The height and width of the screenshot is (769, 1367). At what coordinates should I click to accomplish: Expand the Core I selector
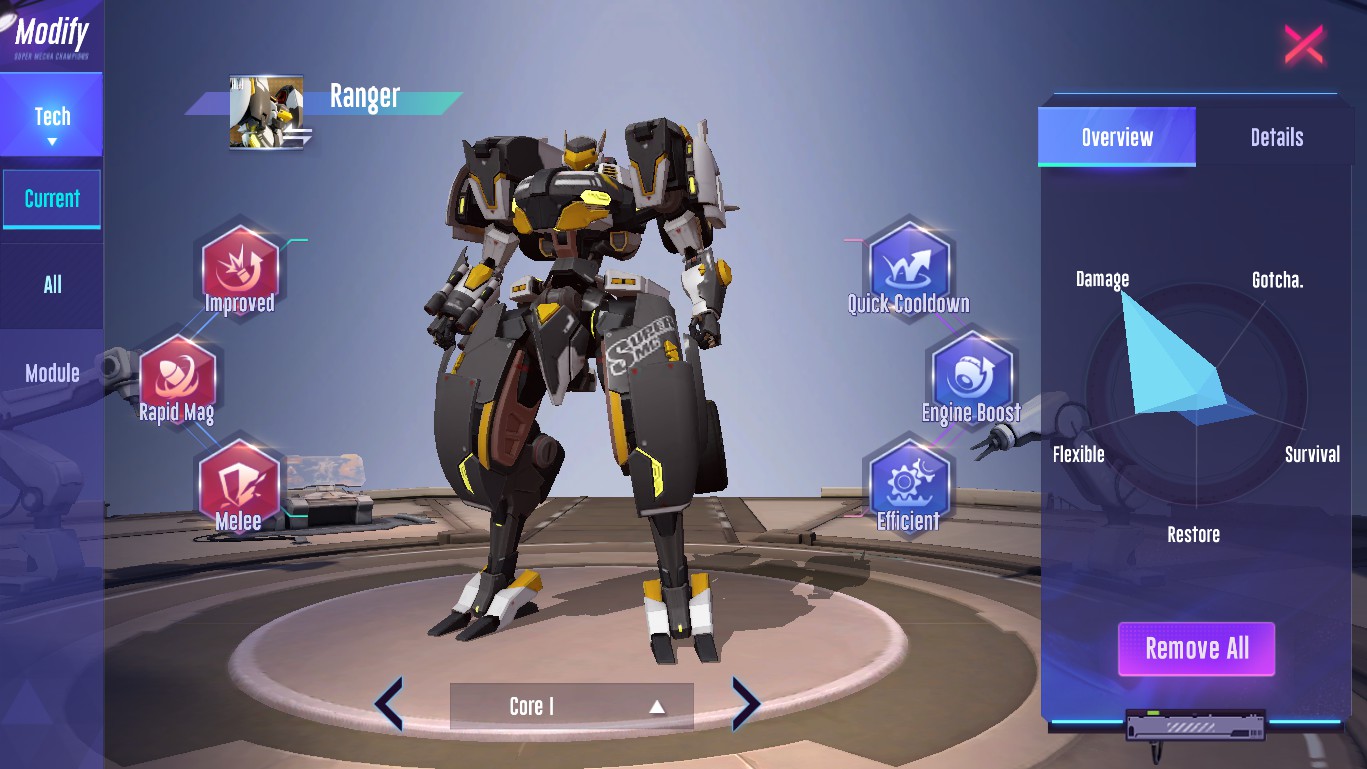tap(571, 706)
